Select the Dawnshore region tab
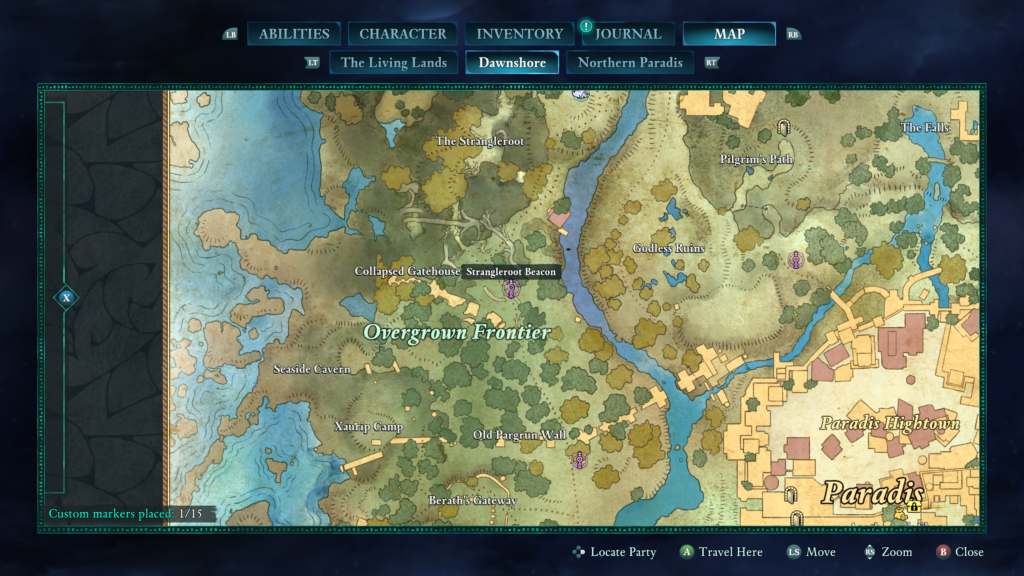 512,62
